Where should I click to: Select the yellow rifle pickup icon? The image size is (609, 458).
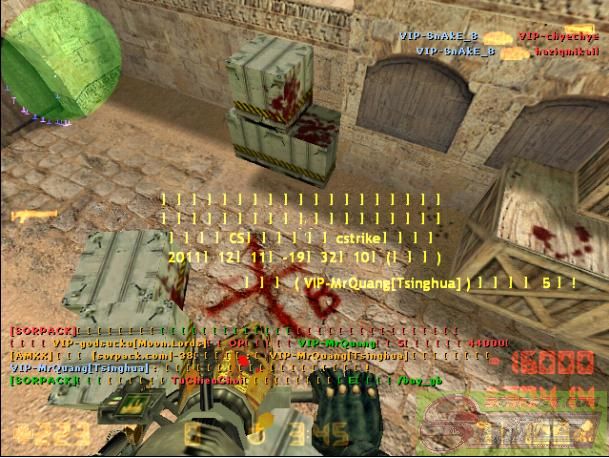click(28, 215)
